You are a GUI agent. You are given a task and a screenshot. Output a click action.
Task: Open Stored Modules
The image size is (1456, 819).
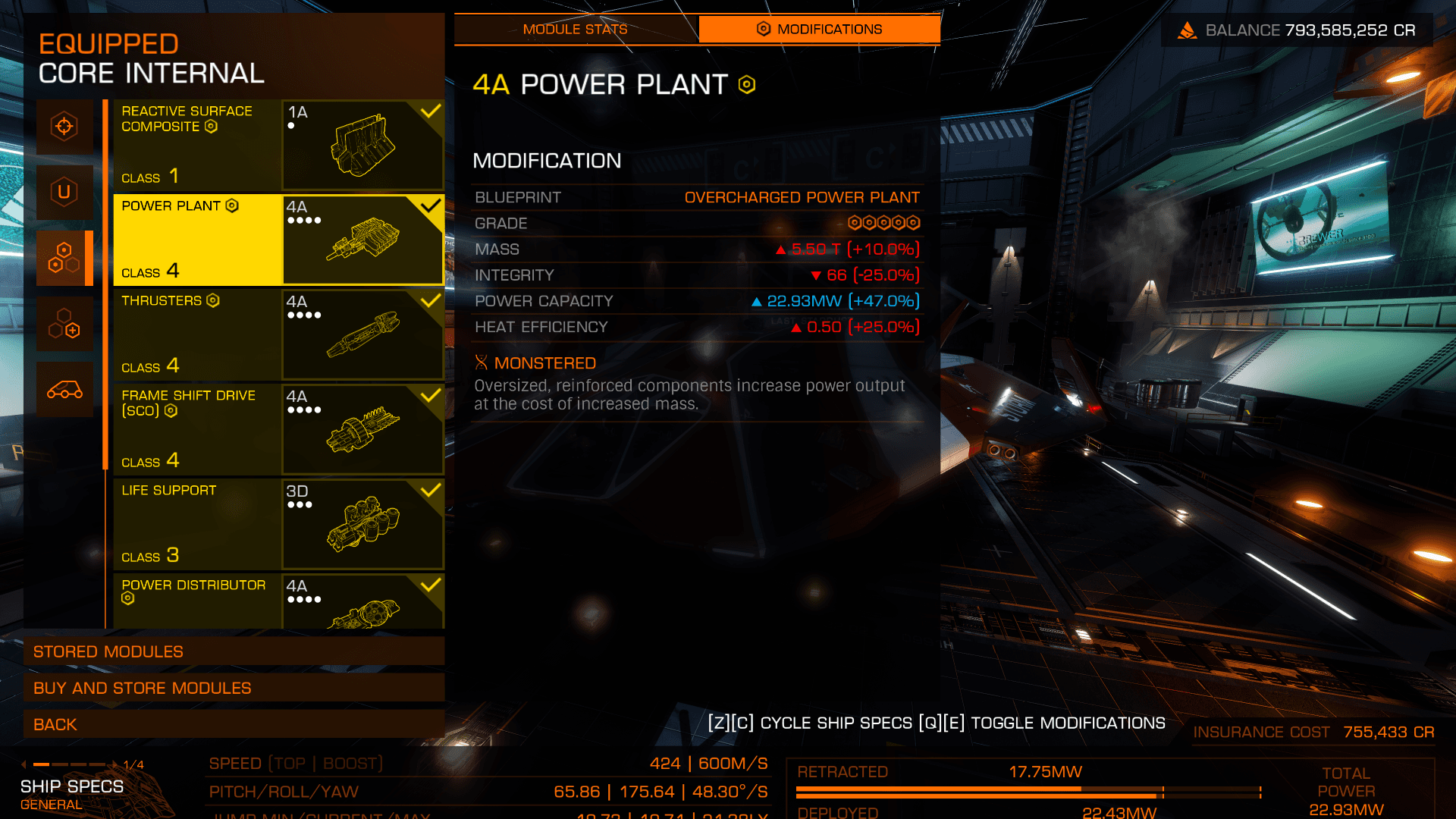234,651
